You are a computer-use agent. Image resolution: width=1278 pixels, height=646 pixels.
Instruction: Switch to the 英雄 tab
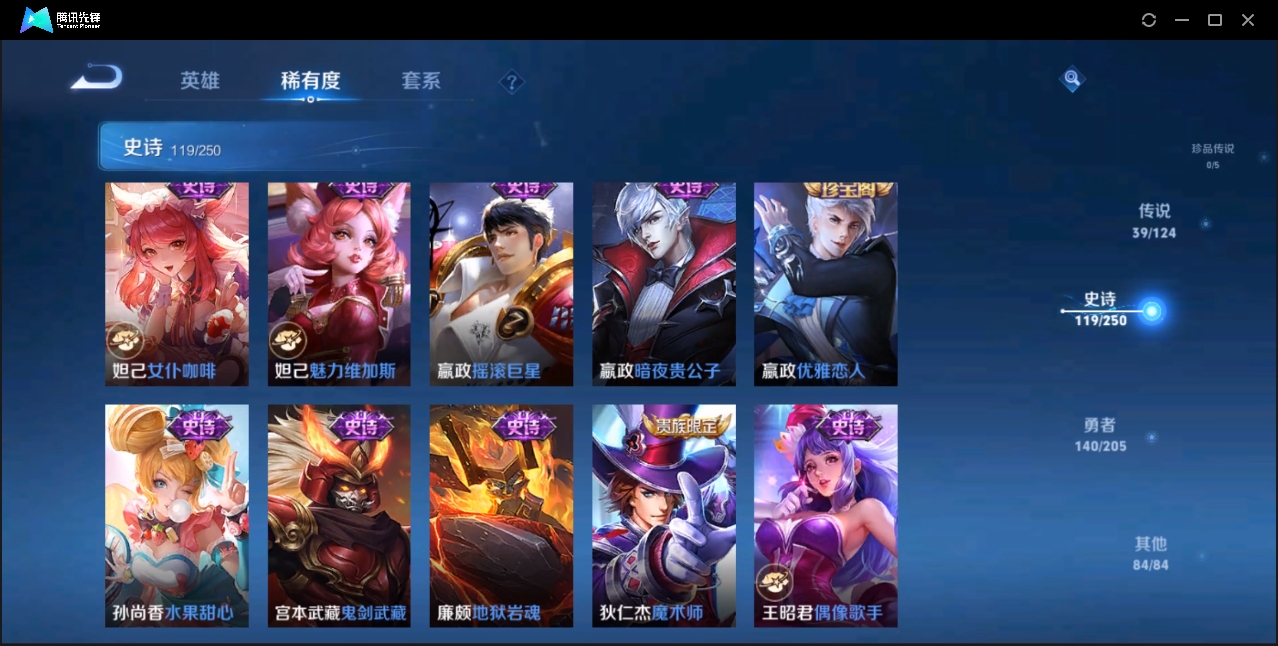pyautogui.click(x=199, y=81)
